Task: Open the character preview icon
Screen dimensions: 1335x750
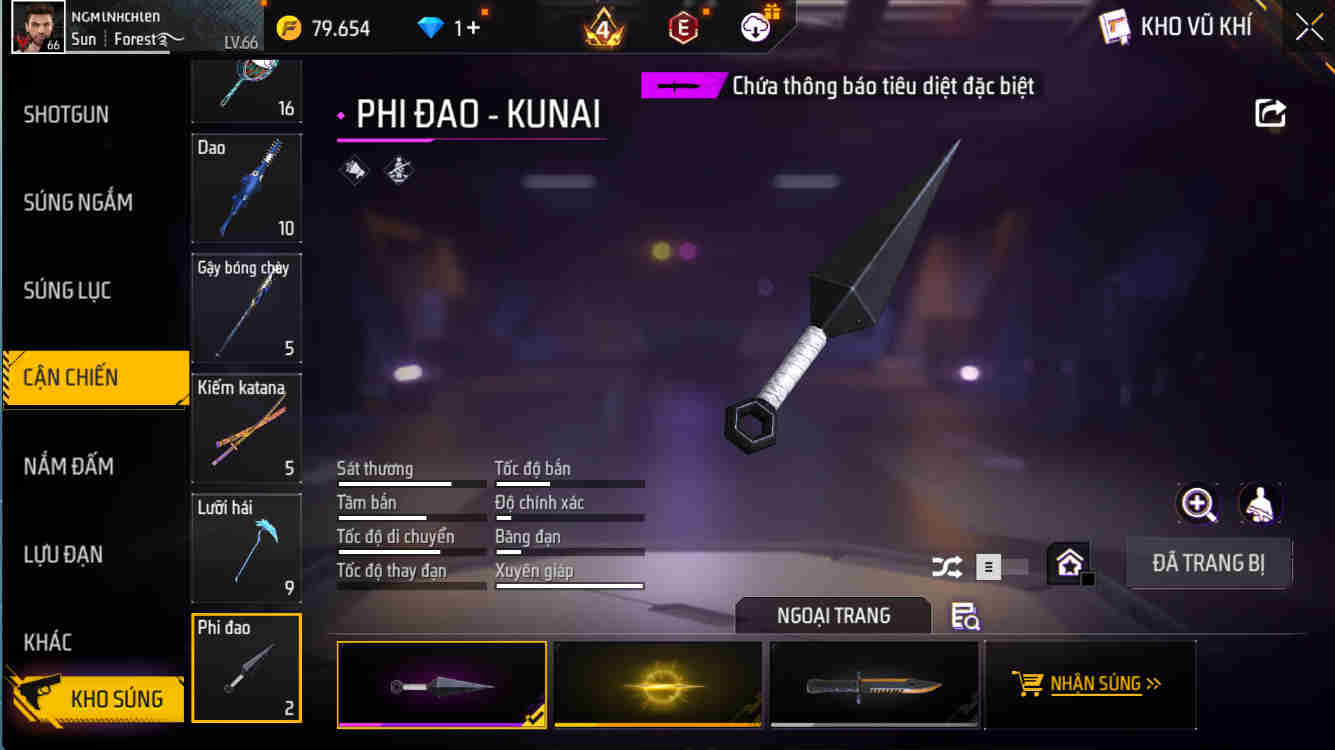Action: coord(1261,505)
